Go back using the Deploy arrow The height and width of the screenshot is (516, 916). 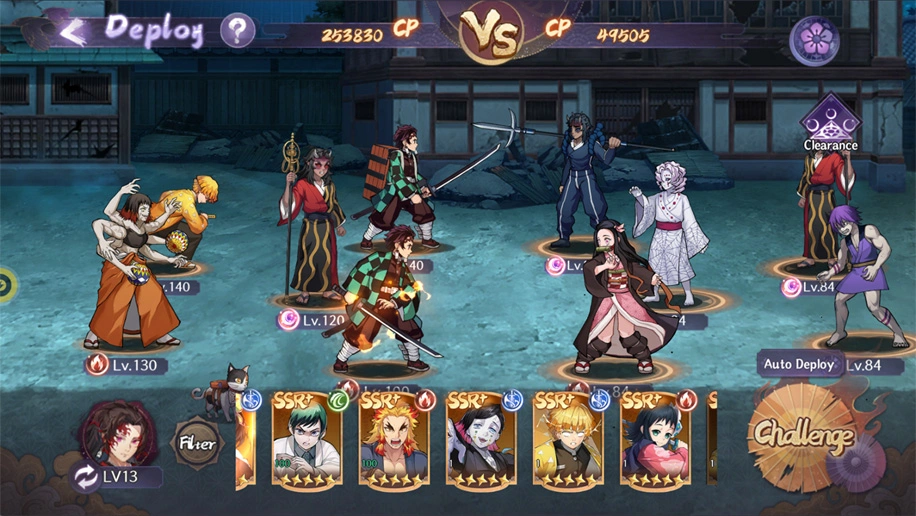(x=70, y=31)
